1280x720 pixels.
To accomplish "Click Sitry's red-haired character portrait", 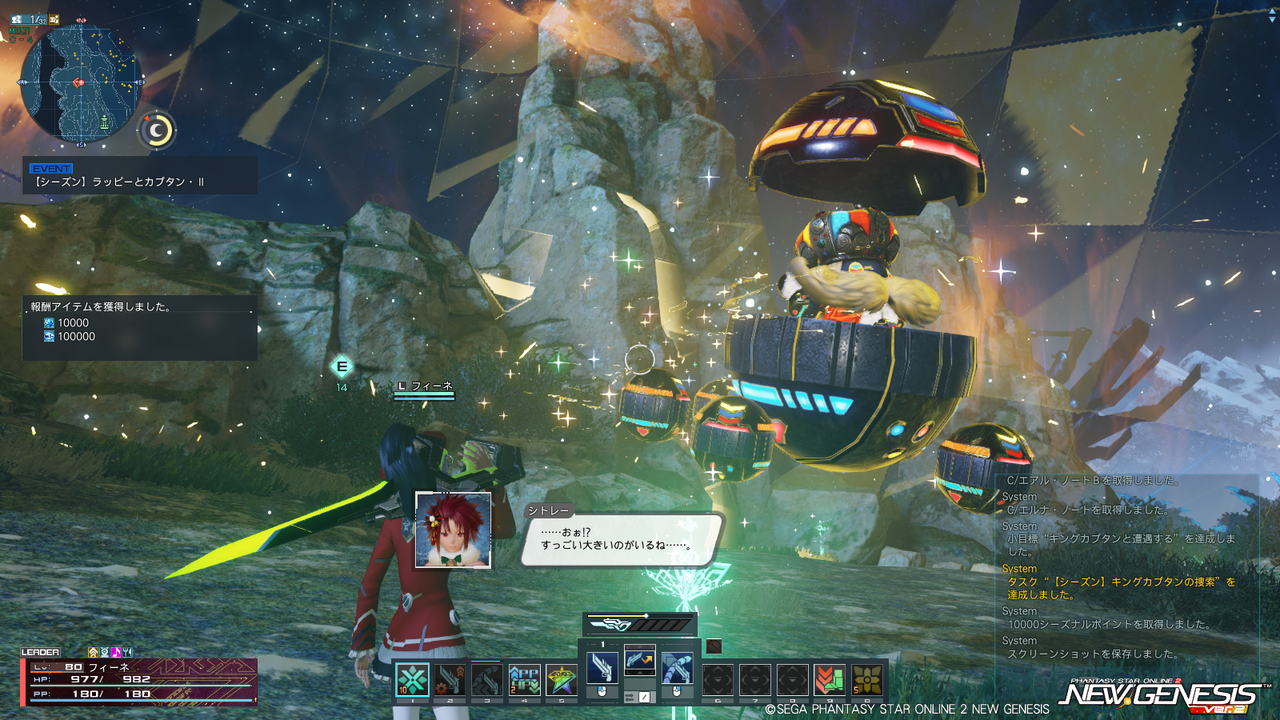I will (453, 530).
